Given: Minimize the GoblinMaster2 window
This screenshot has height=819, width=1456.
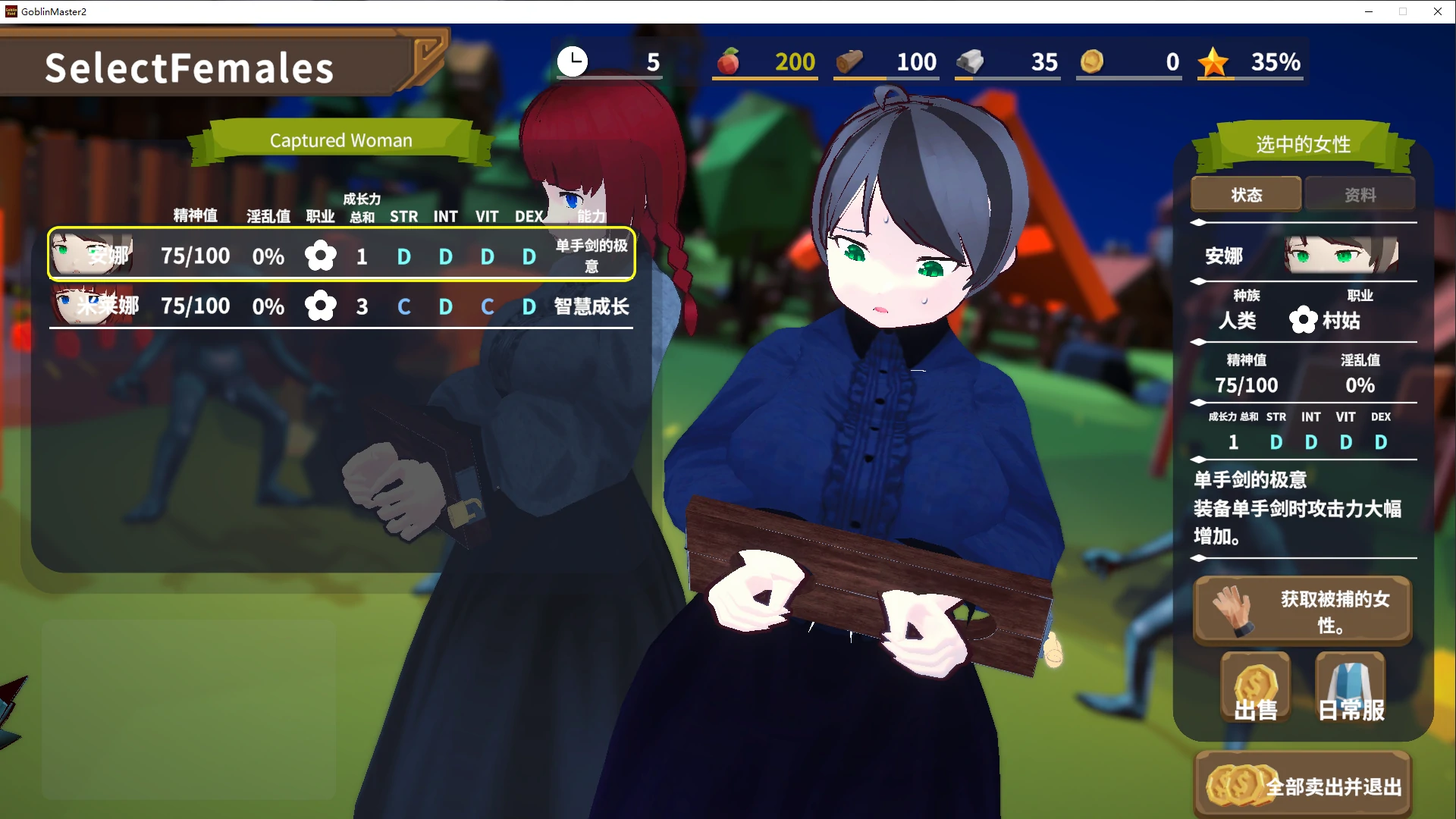Looking at the screenshot, I should tap(1369, 11).
